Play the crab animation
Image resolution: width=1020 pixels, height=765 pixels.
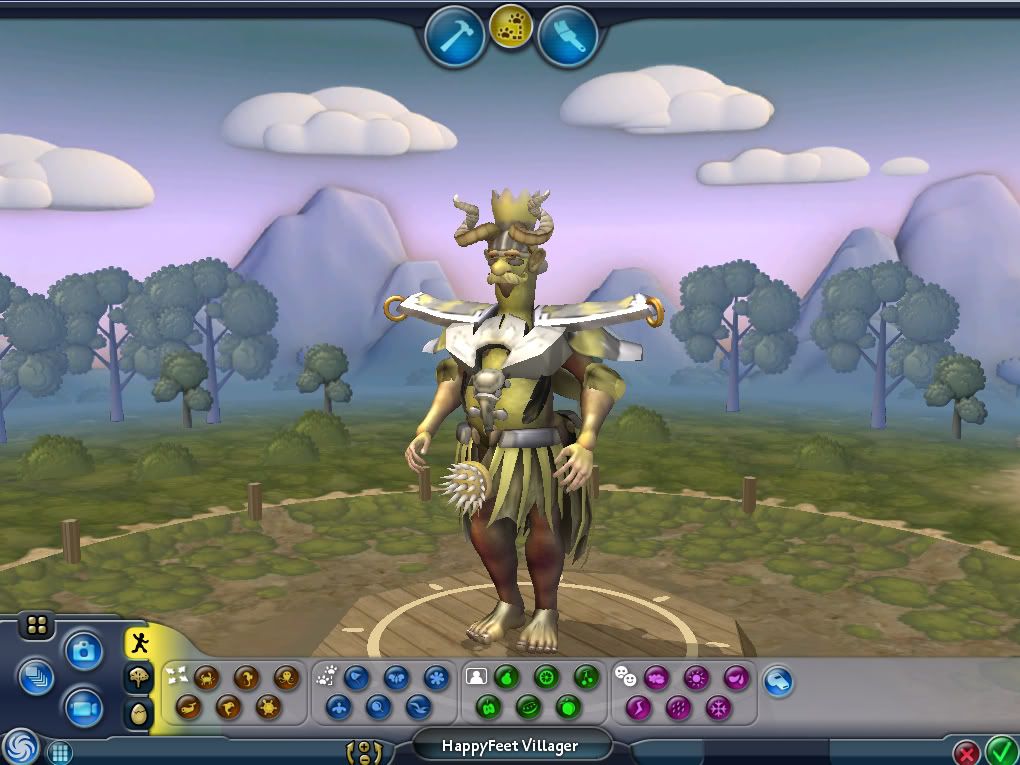tap(207, 678)
